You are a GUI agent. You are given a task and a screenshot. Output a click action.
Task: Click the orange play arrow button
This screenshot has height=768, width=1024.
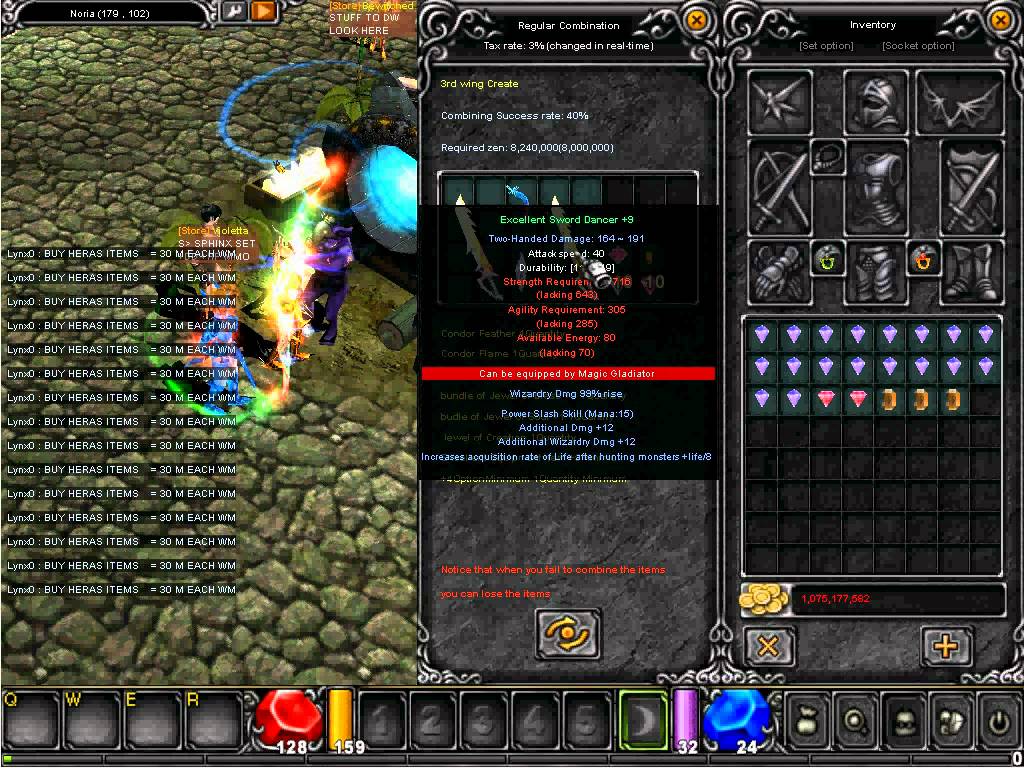click(x=263, y=11)
